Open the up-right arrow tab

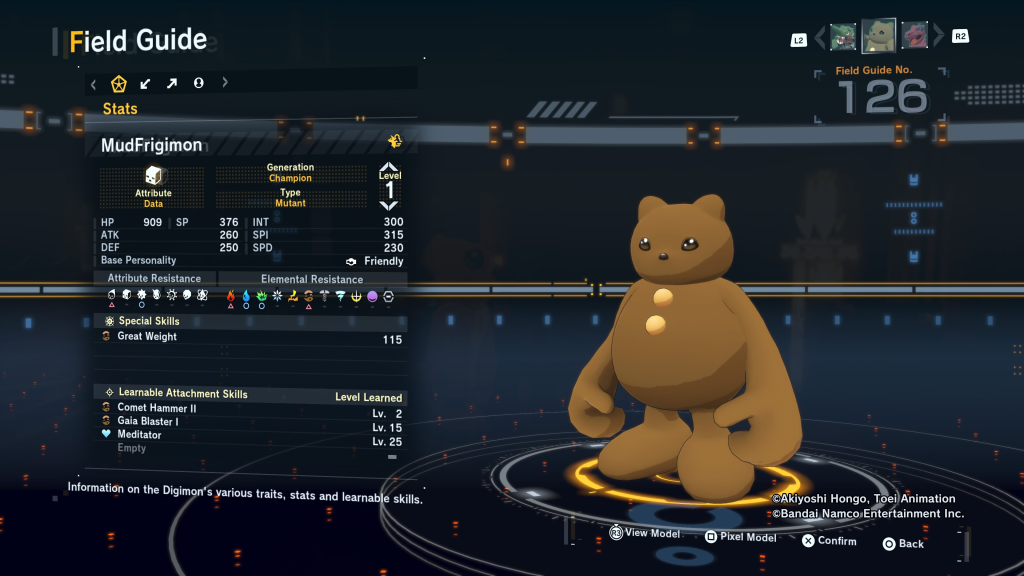tap(172, 83)
